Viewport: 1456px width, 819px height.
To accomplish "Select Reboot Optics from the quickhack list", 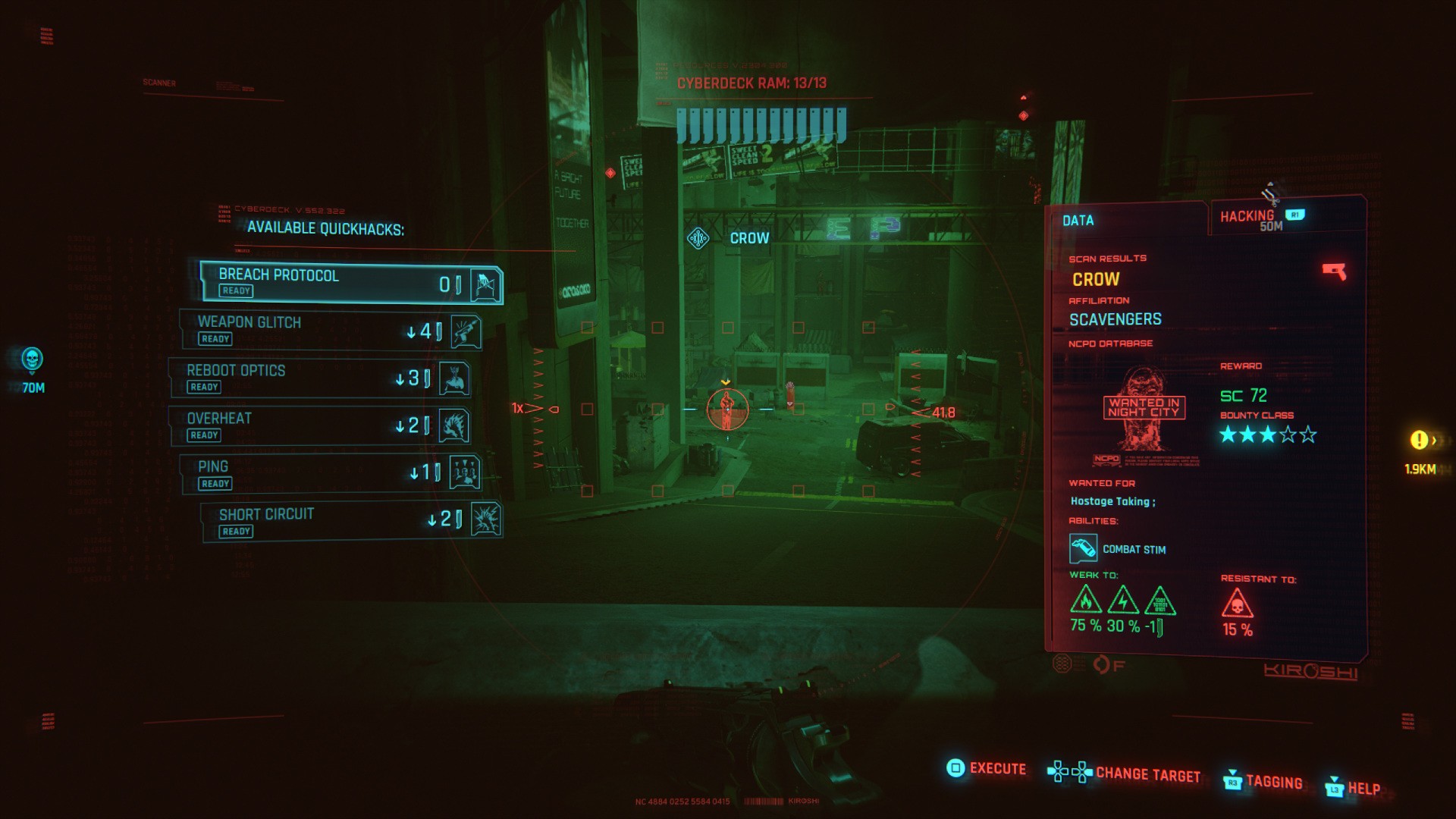I will click(319, 378).
